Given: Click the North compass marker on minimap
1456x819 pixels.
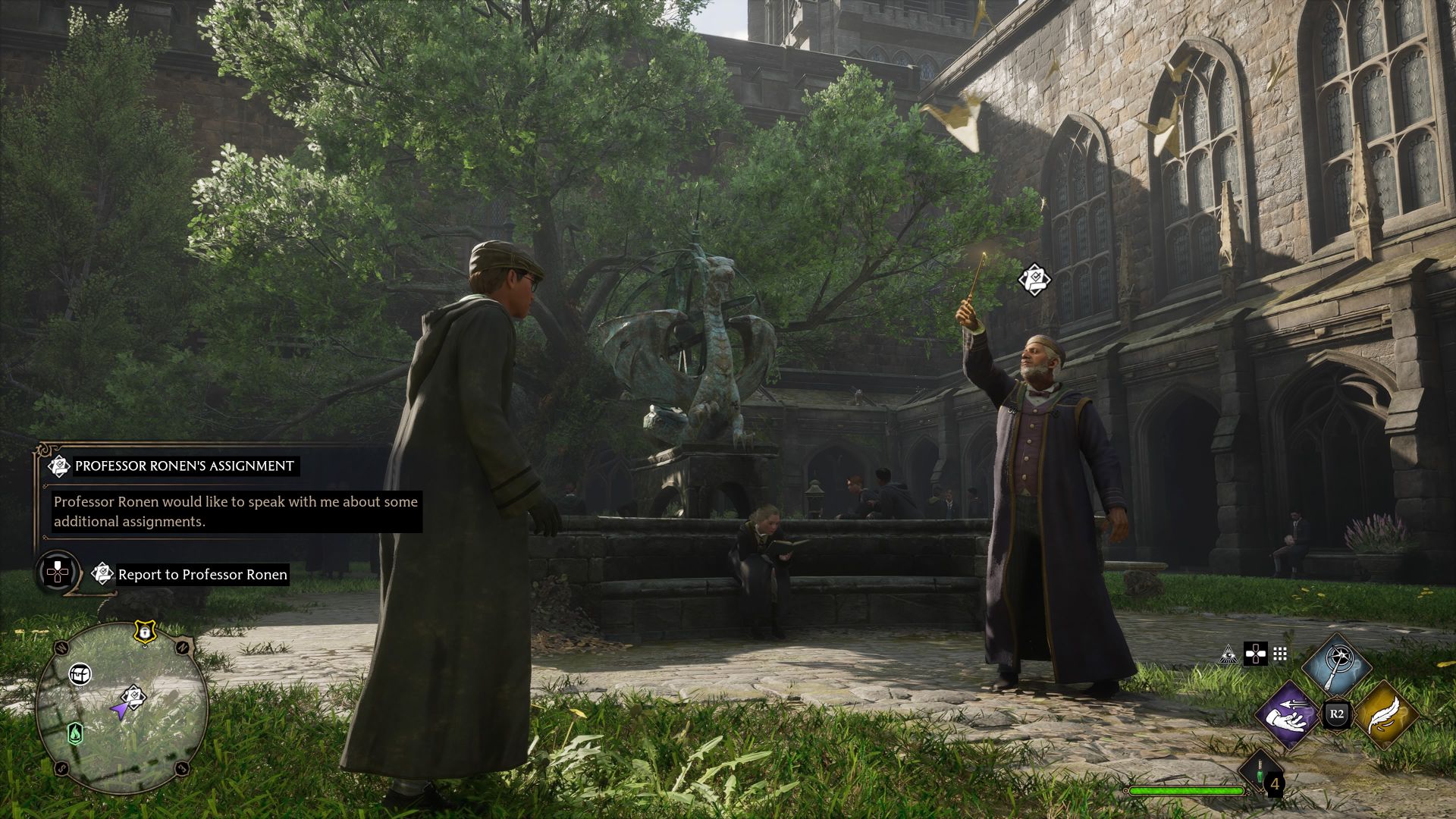Looking at the screenshot, I should (183, 647).
